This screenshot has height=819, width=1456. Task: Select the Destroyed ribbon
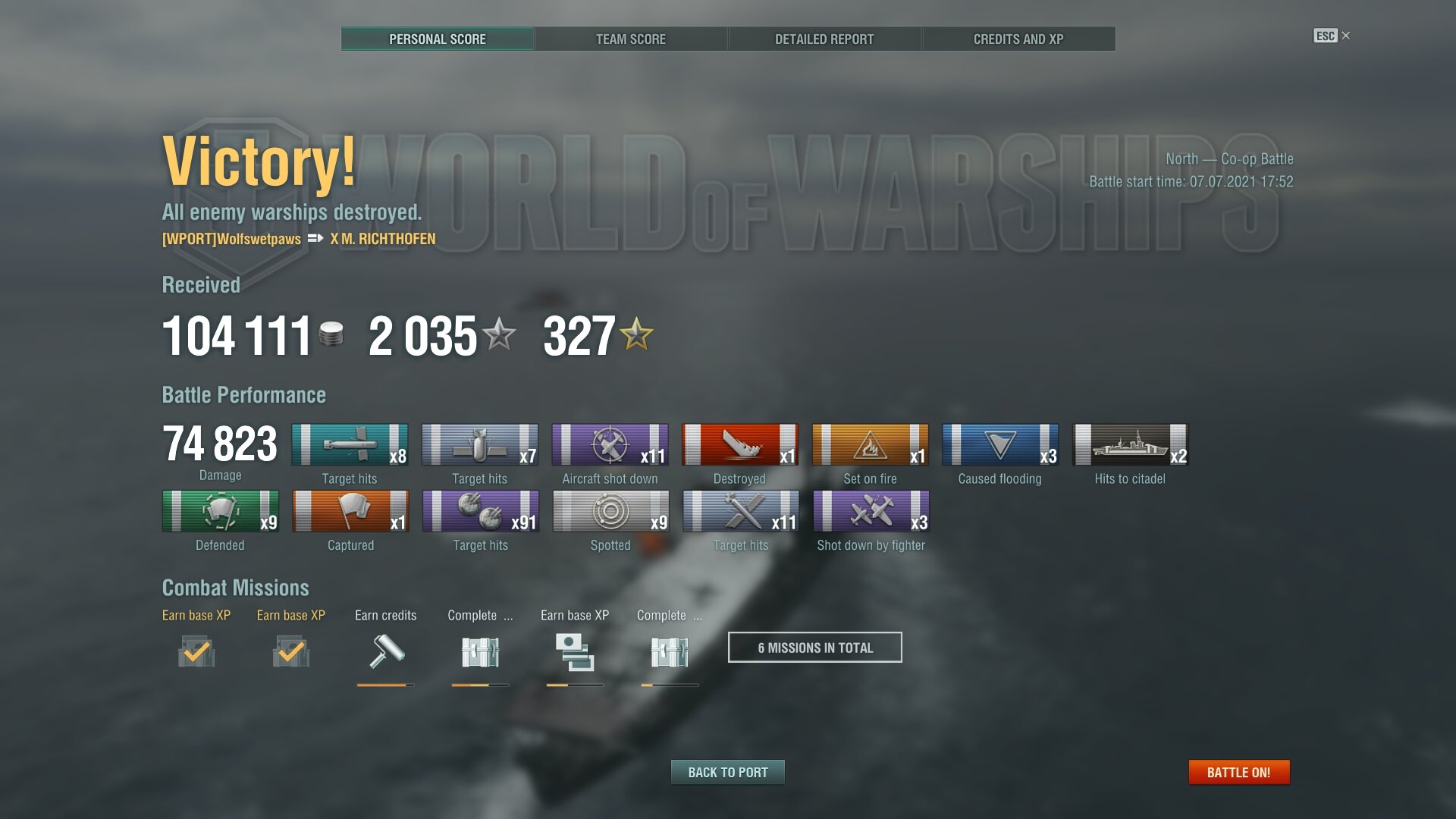click(740, 444)
